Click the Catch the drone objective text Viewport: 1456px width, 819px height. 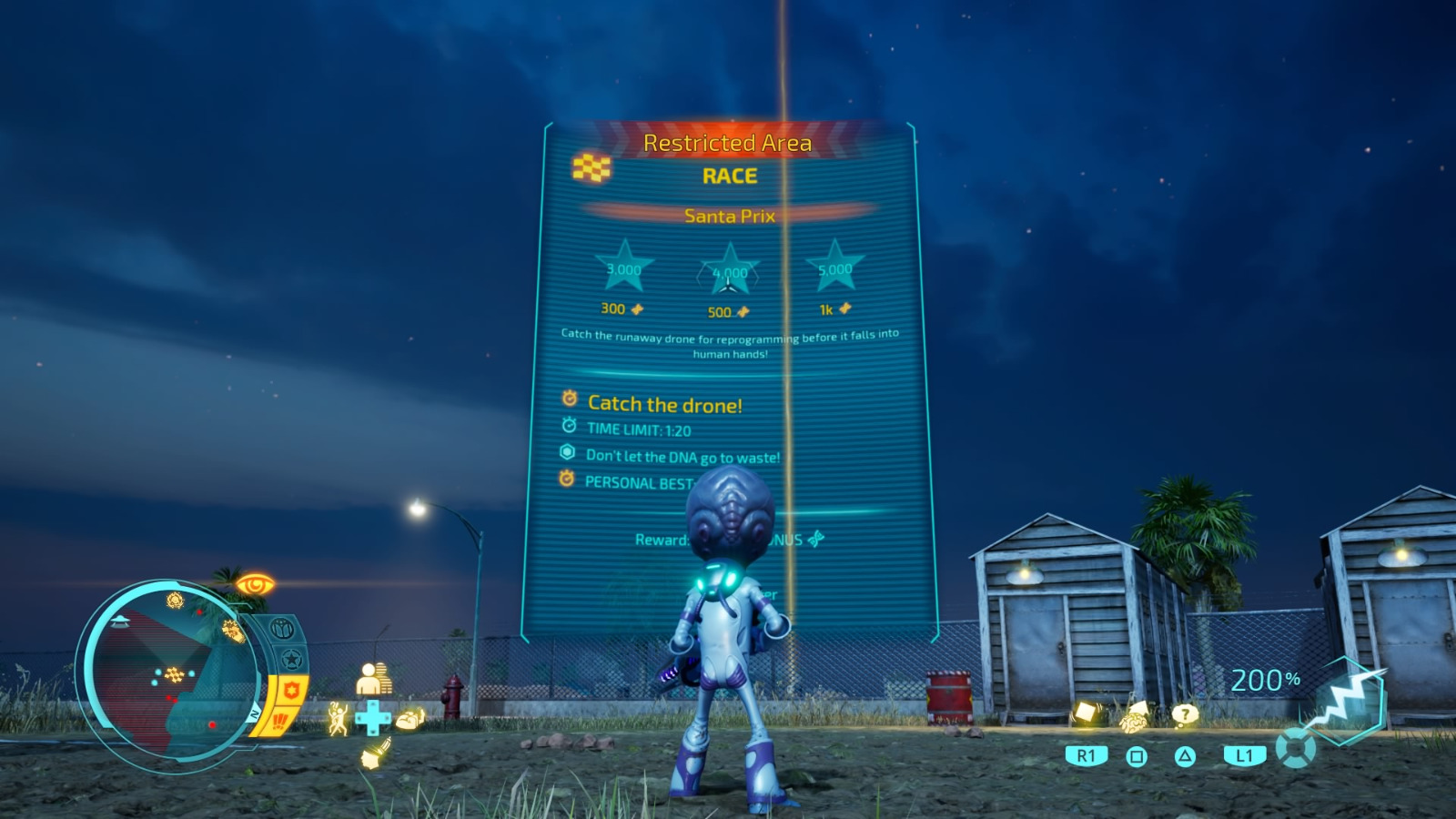667,404
